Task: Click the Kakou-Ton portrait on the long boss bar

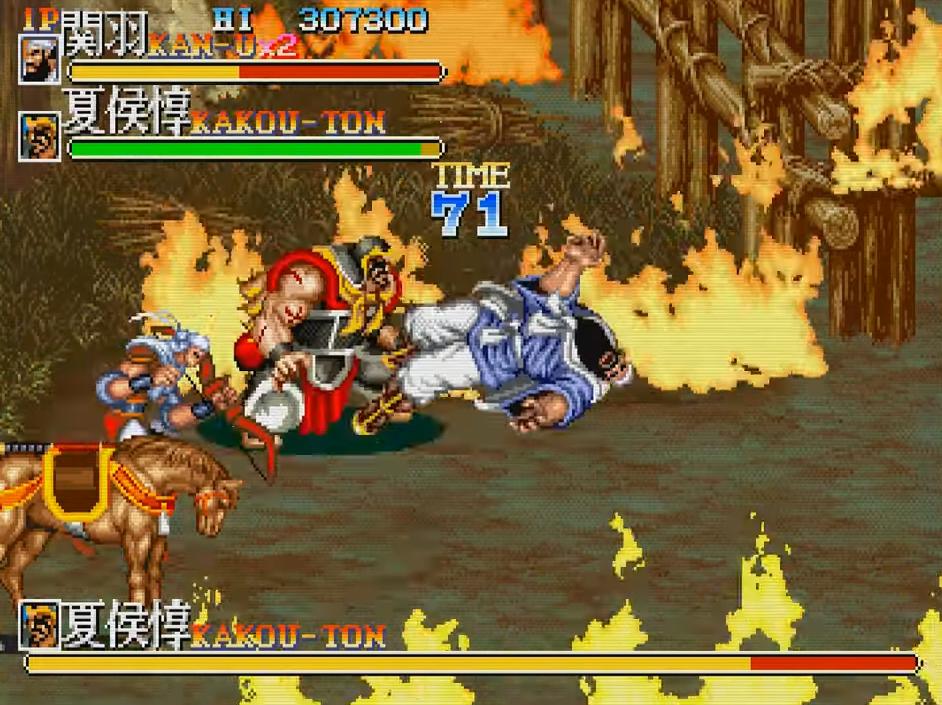Action: click(x=38, y=625)
